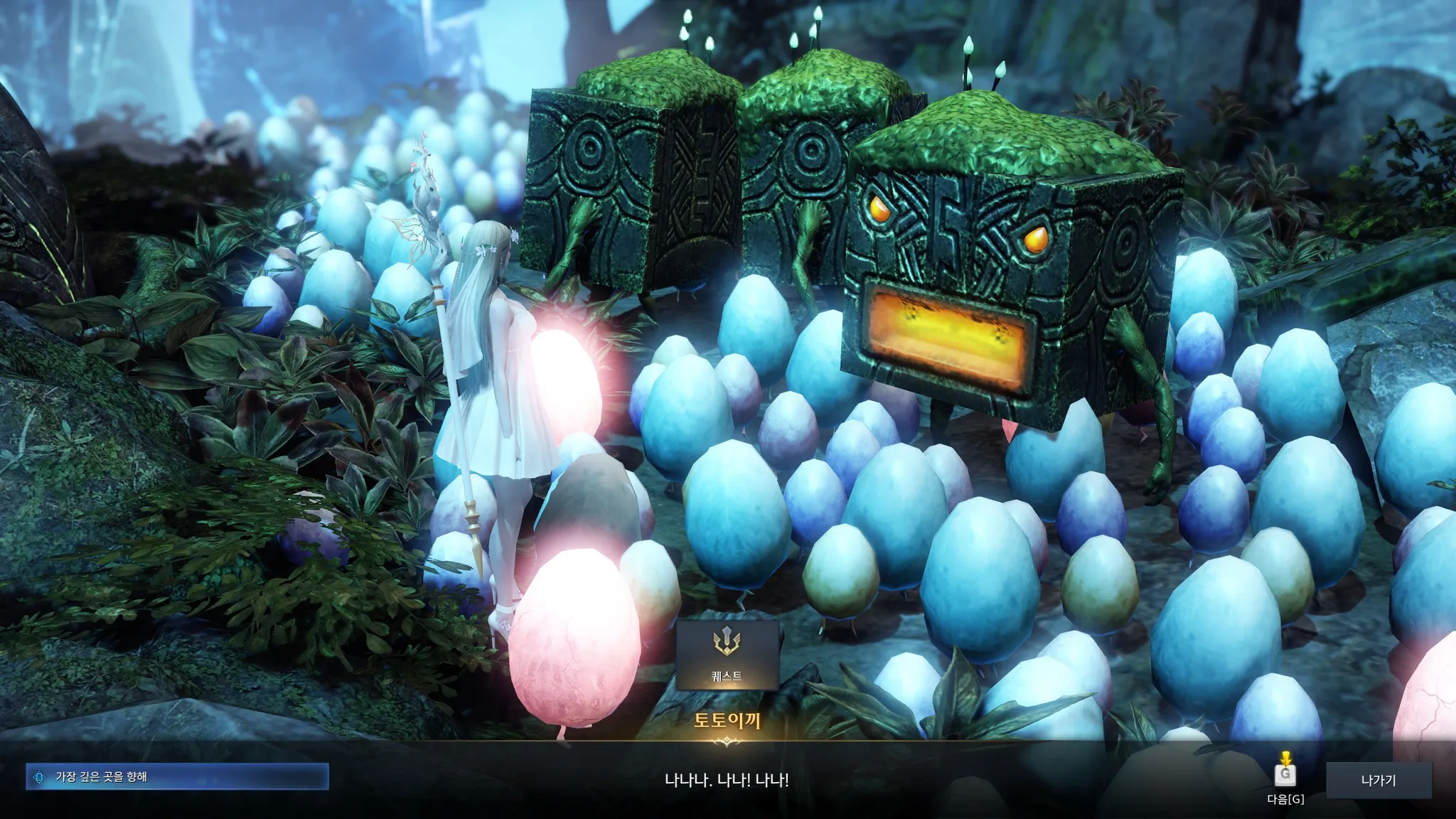Screen dimensions: 1456x819
Task: Click the 나가기 exit button
Action: [x=1379, y=780]
